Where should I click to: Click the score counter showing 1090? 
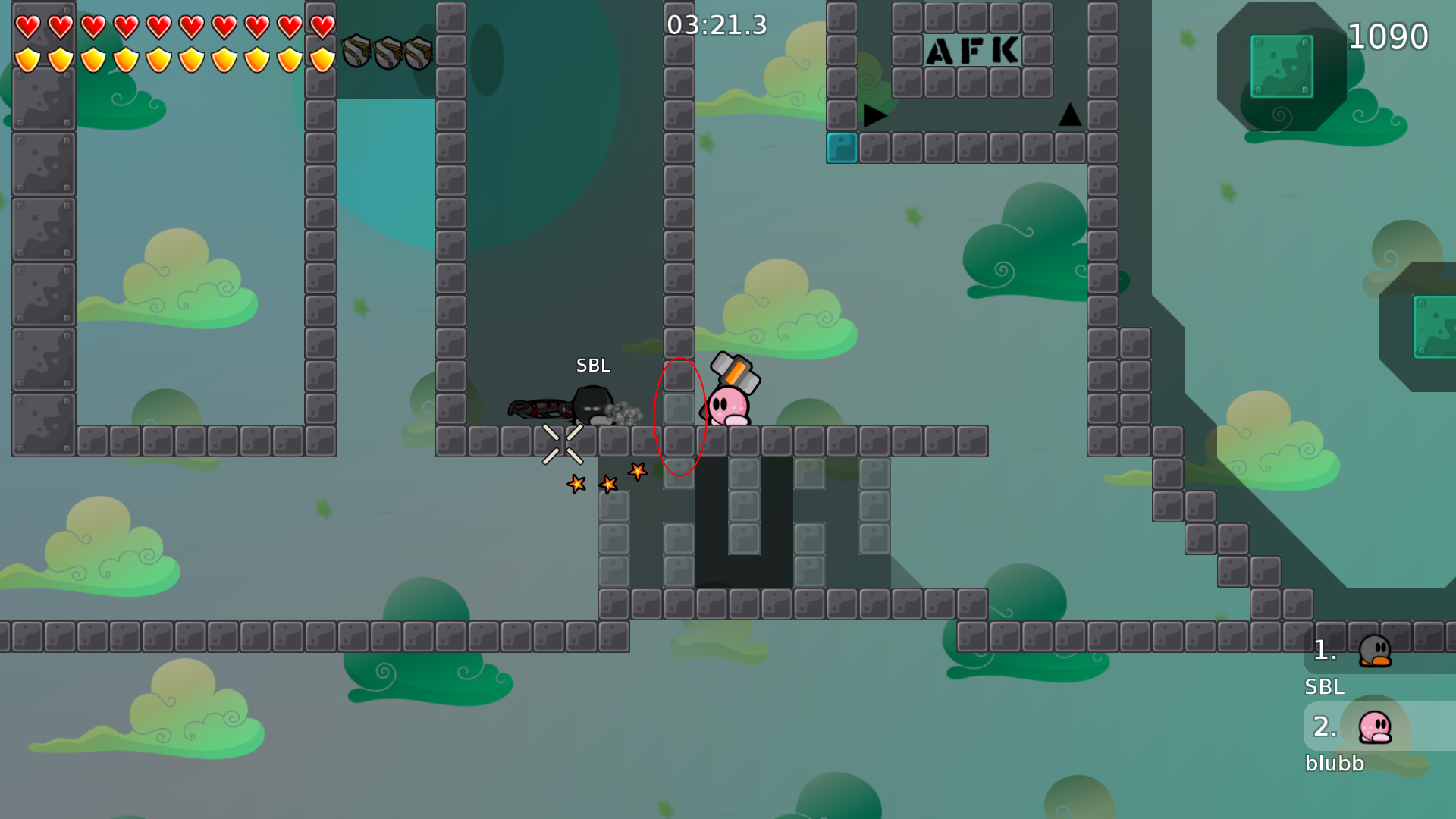pos(1389,36)
